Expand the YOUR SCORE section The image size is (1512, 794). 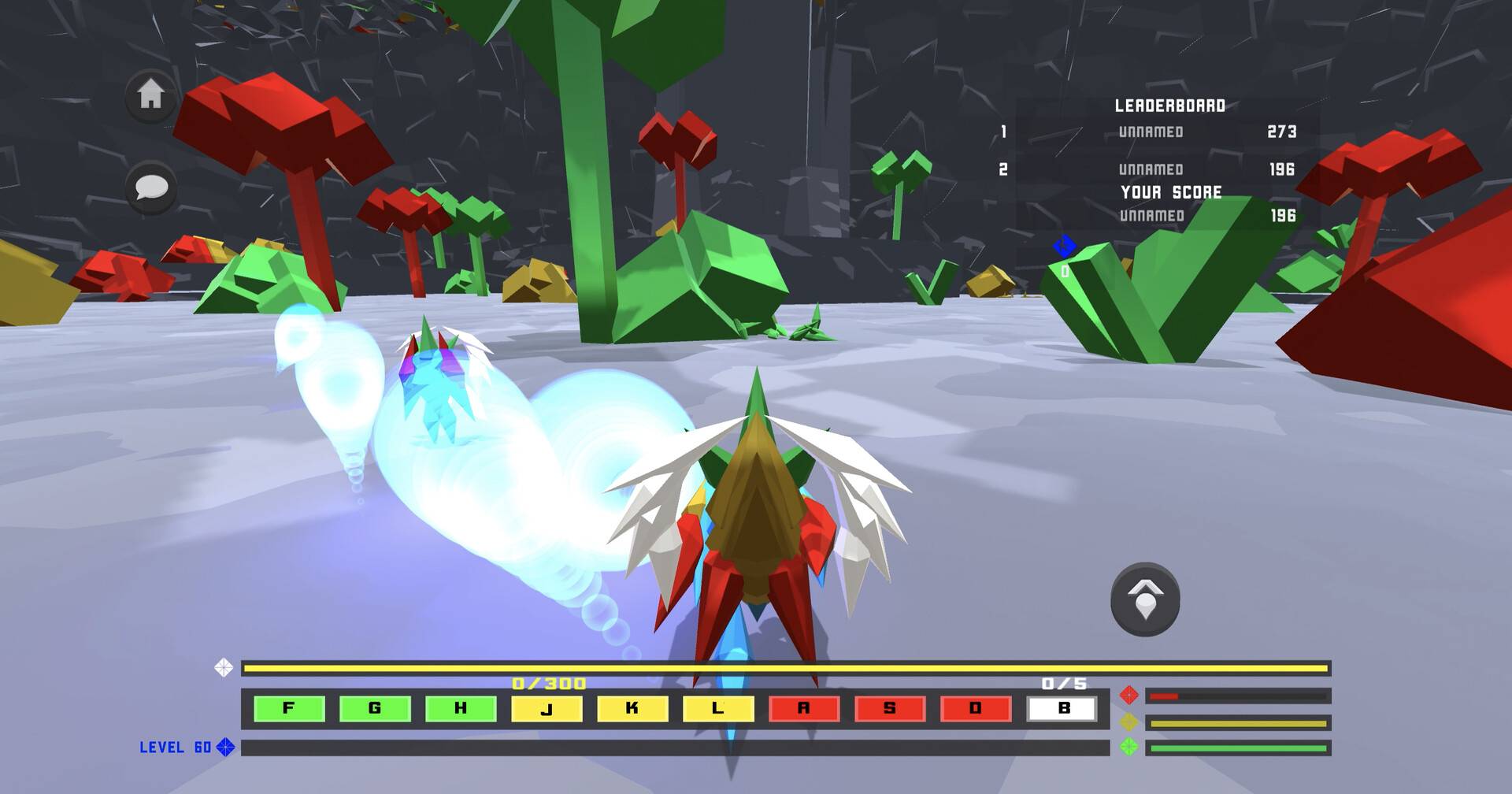coord(1172,190)
